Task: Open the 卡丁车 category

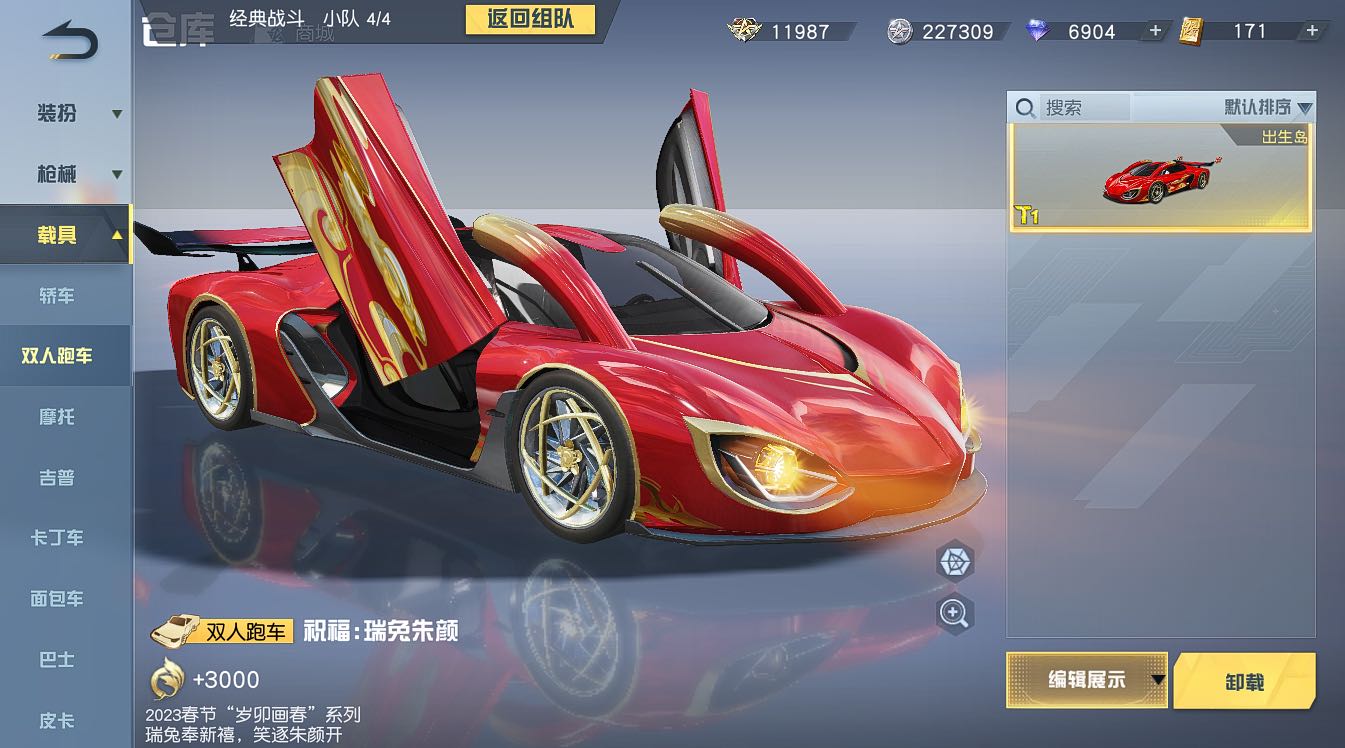Action: click(57, 538)
